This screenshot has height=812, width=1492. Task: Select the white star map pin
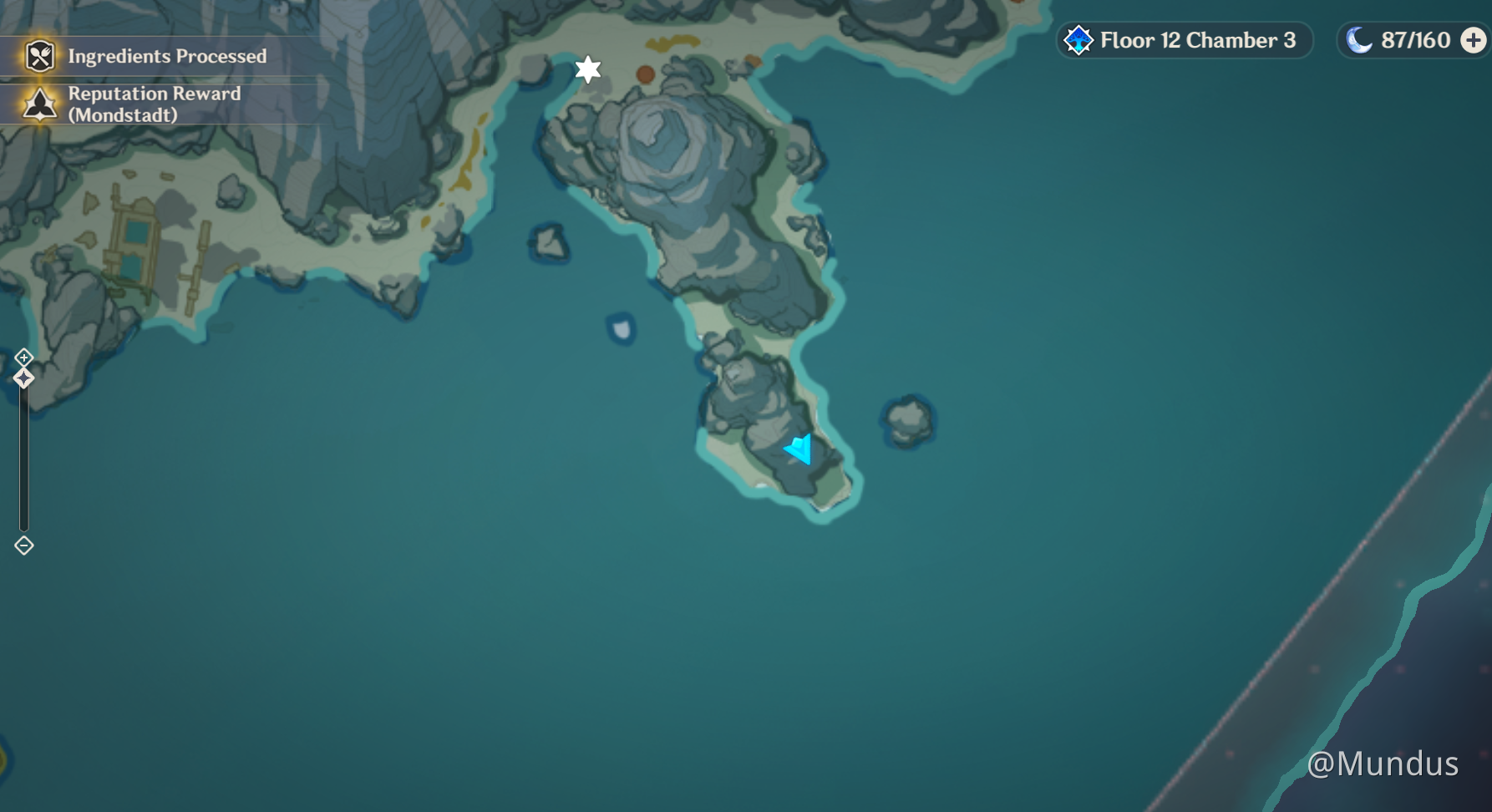click(x=588, y=70)
